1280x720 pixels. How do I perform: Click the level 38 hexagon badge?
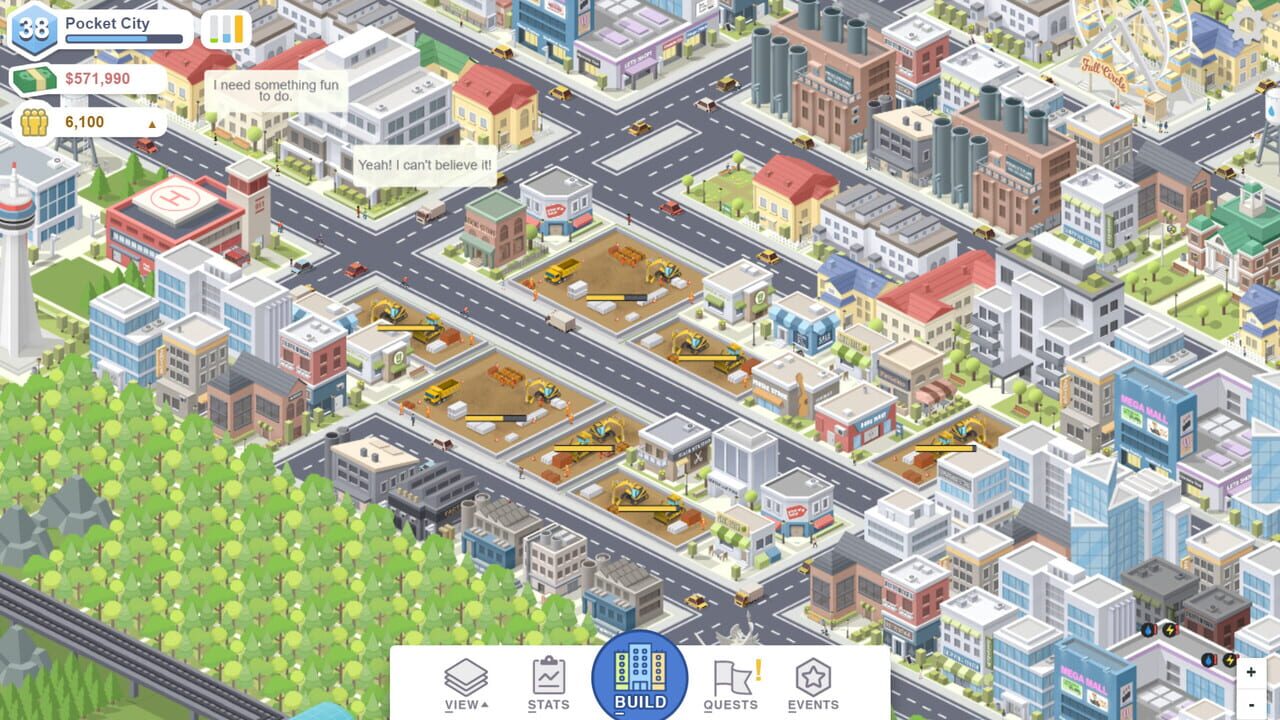tap(33, 27)
